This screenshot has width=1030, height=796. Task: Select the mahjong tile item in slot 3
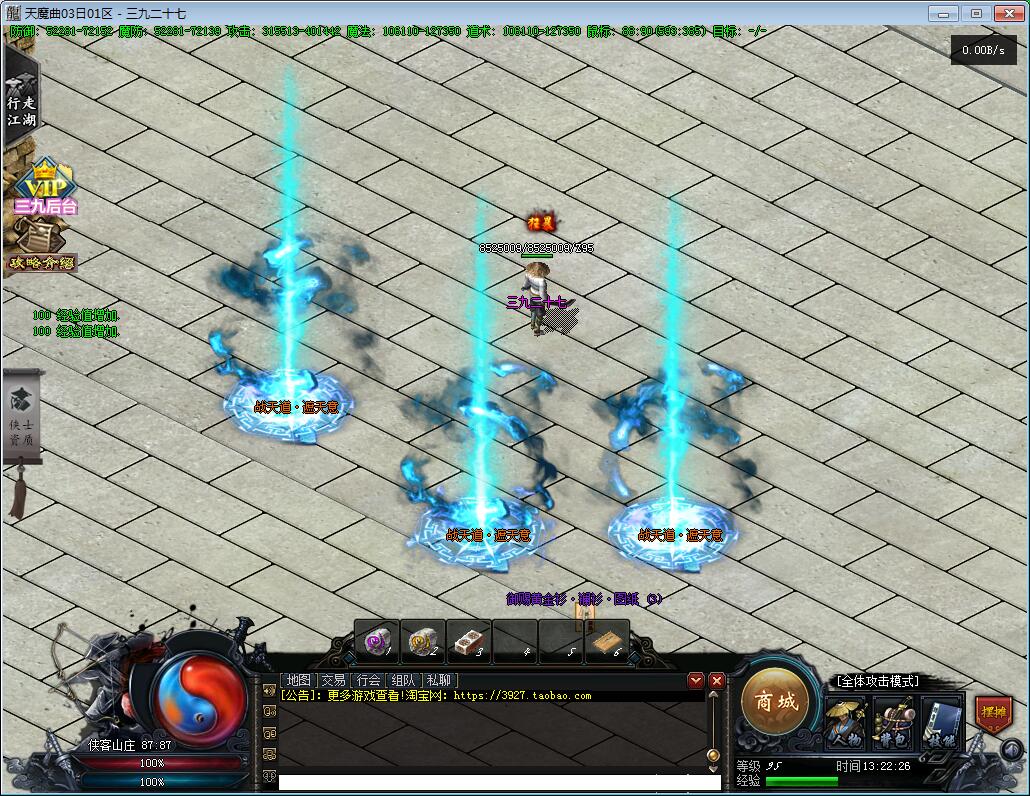[x=468, y=641]
